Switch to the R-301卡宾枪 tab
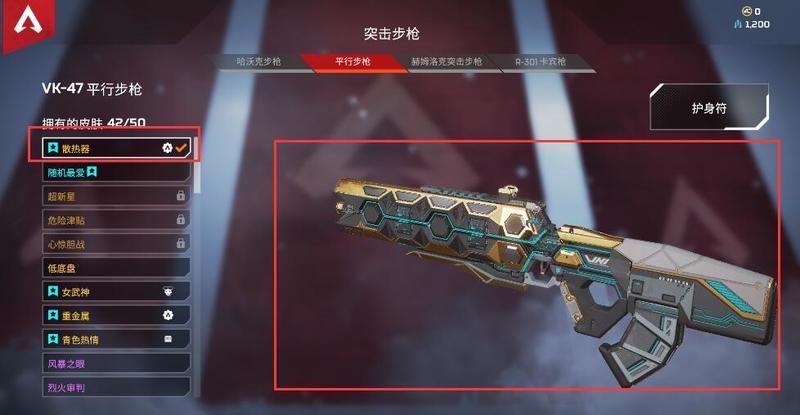 coord(541,62)
